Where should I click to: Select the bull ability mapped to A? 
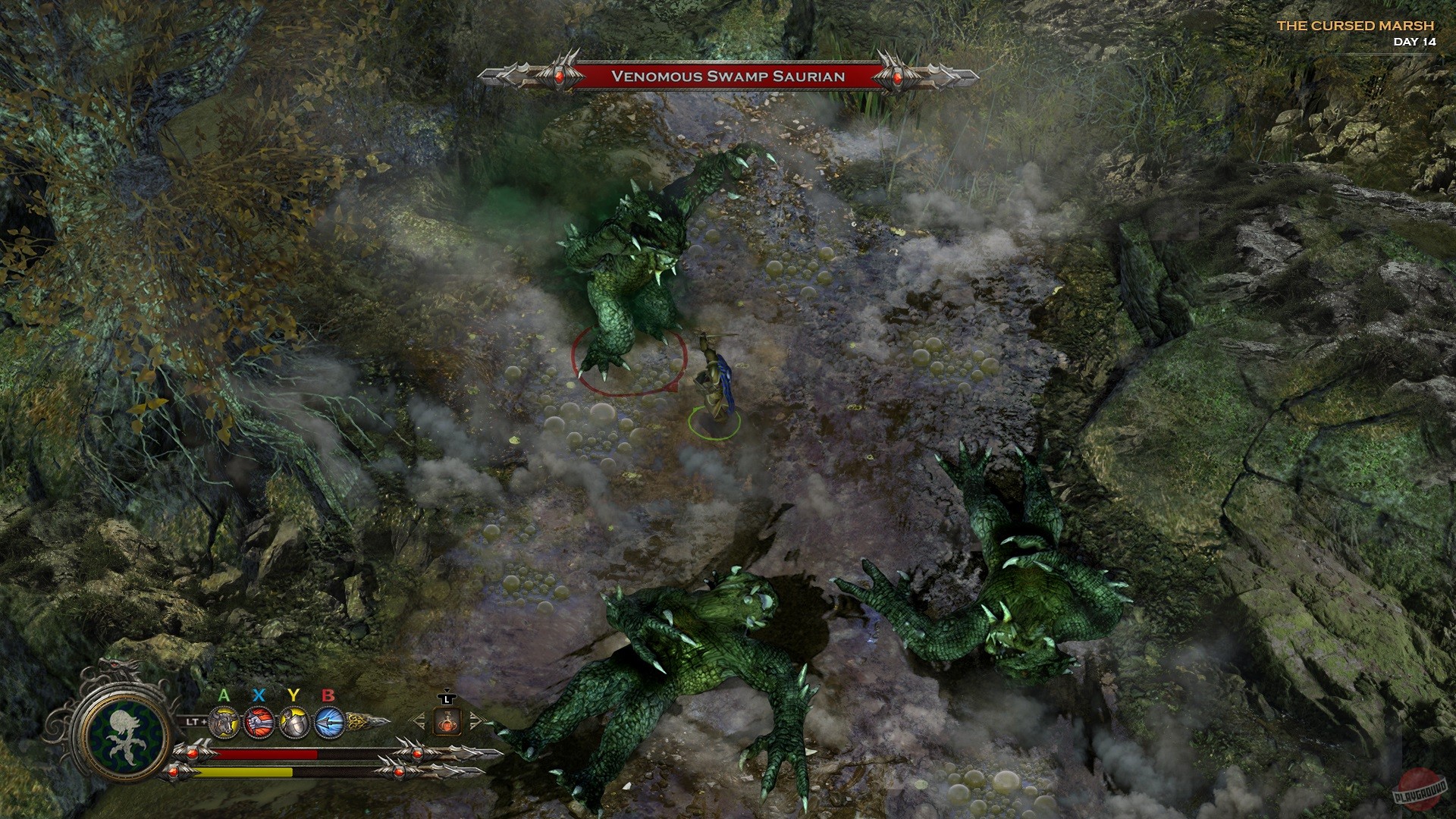click(224, 722)
